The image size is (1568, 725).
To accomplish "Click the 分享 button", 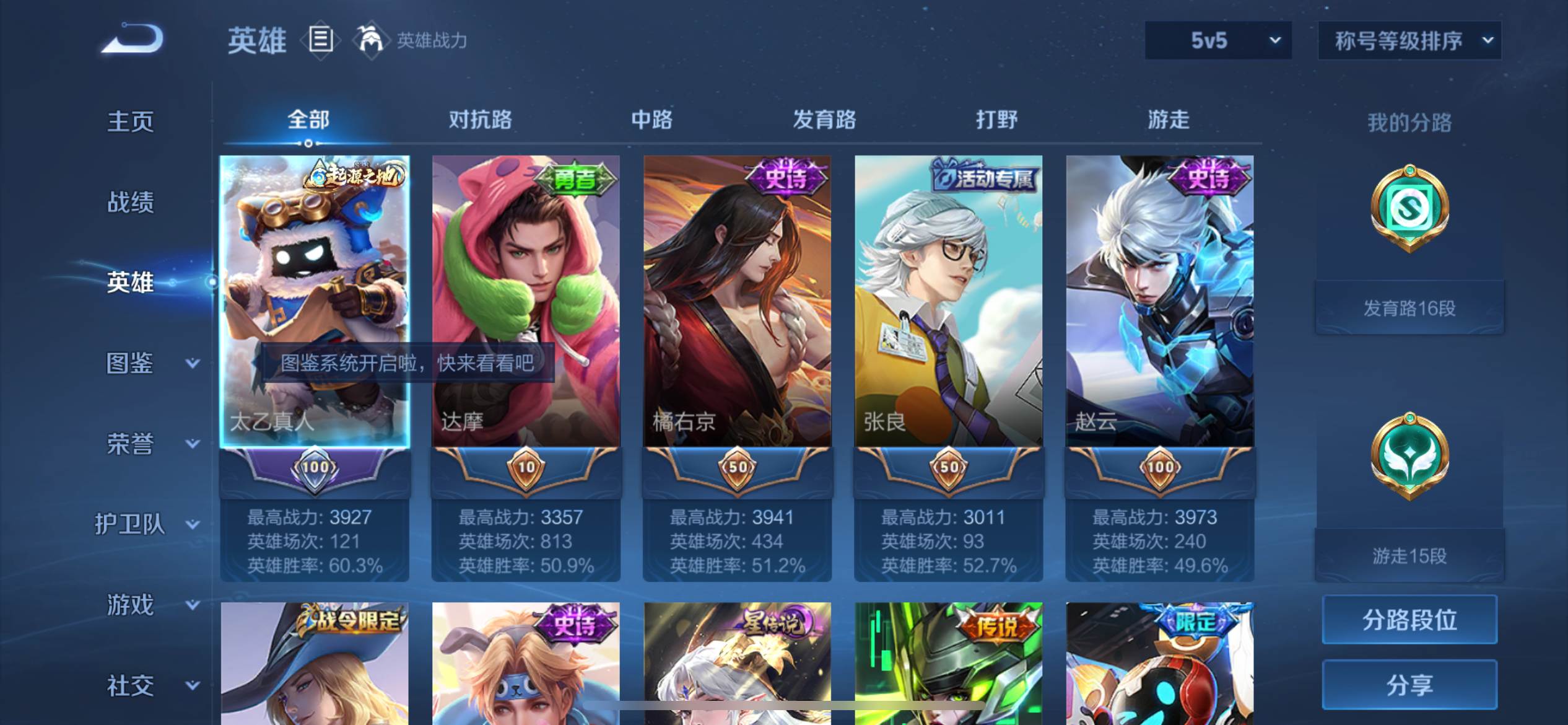I will pyautogui.click(x=1409, y=685).
